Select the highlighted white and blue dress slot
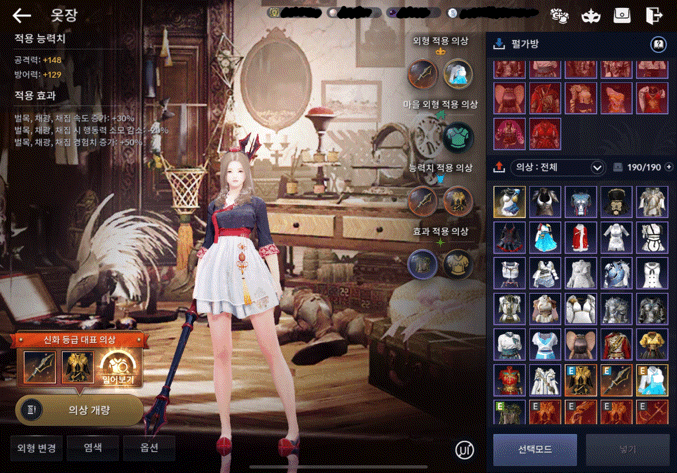 pyautogui.click(x=510, y=202)
